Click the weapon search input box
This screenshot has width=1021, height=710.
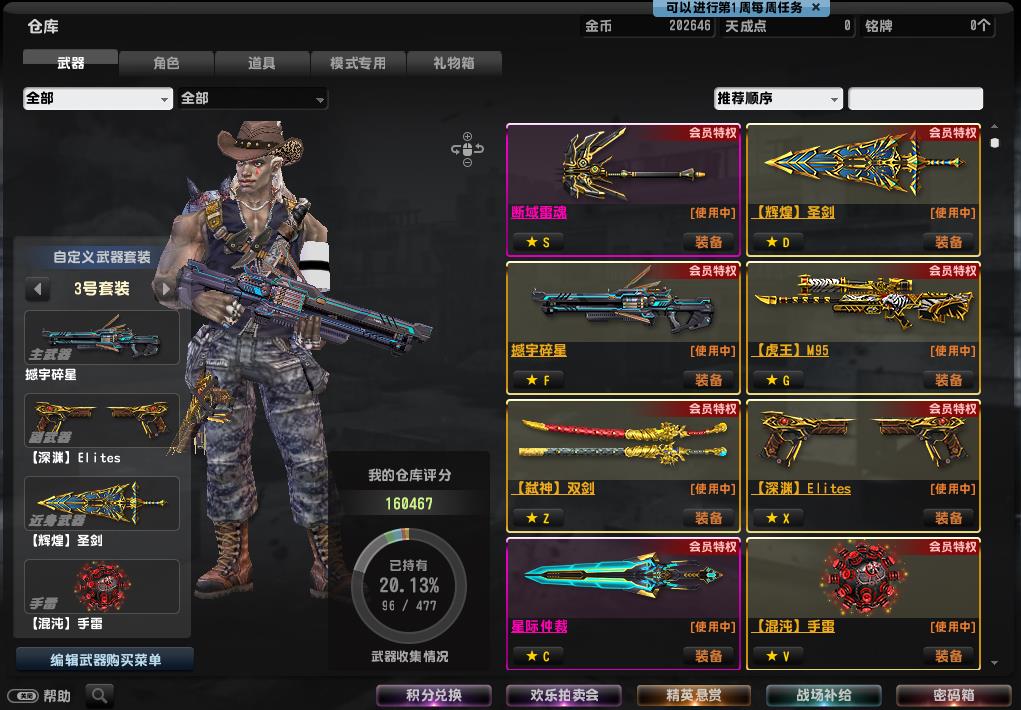point(915,98)
